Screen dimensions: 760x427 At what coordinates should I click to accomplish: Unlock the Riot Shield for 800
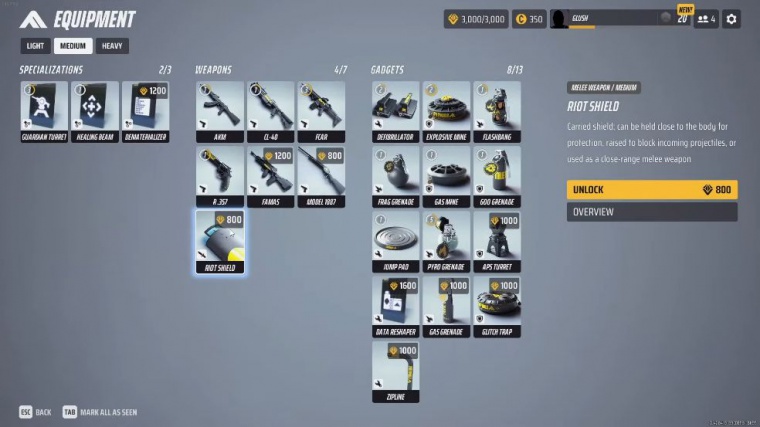[x=651, y=190]
